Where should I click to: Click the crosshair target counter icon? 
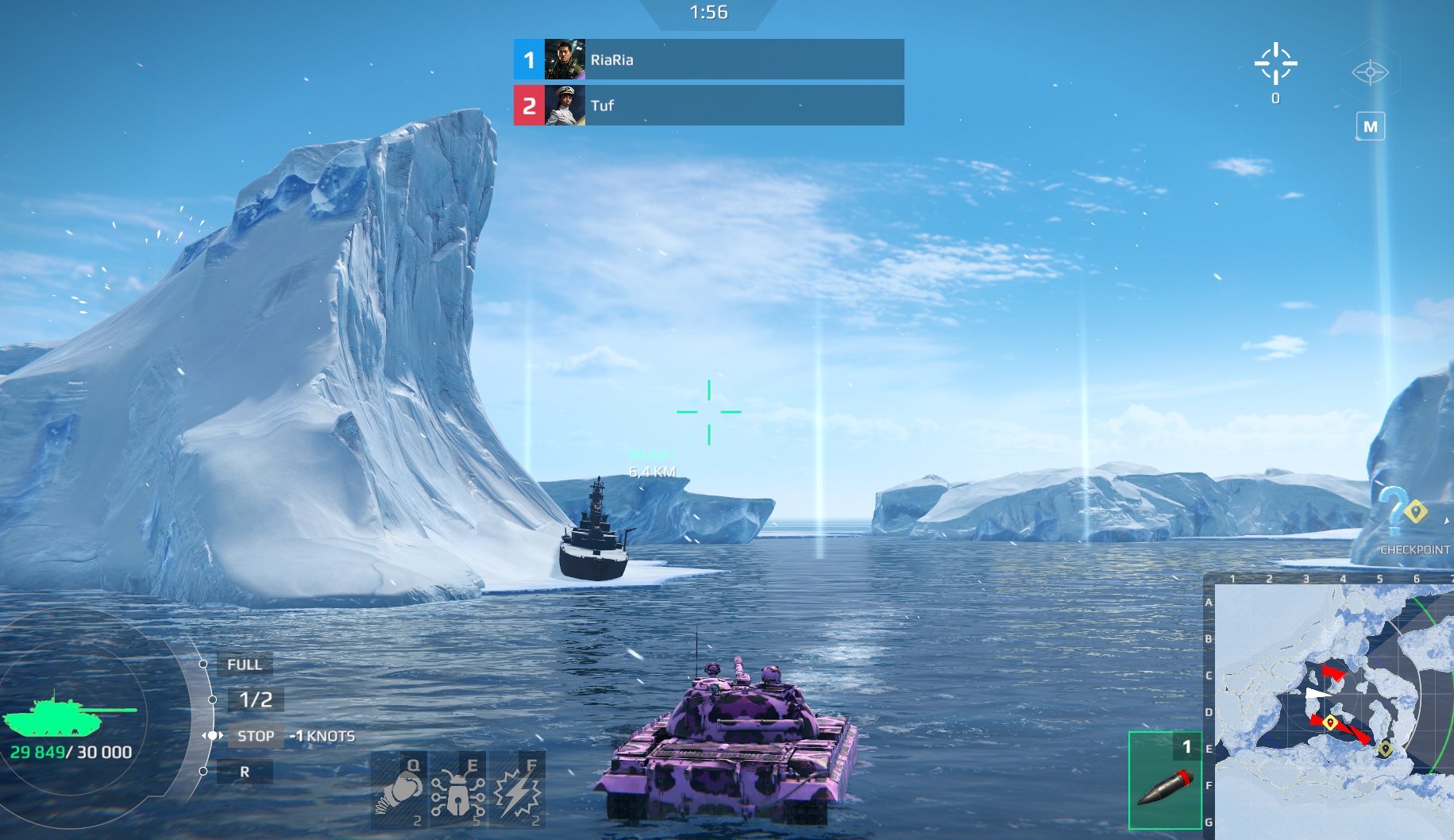(1275, 64)
